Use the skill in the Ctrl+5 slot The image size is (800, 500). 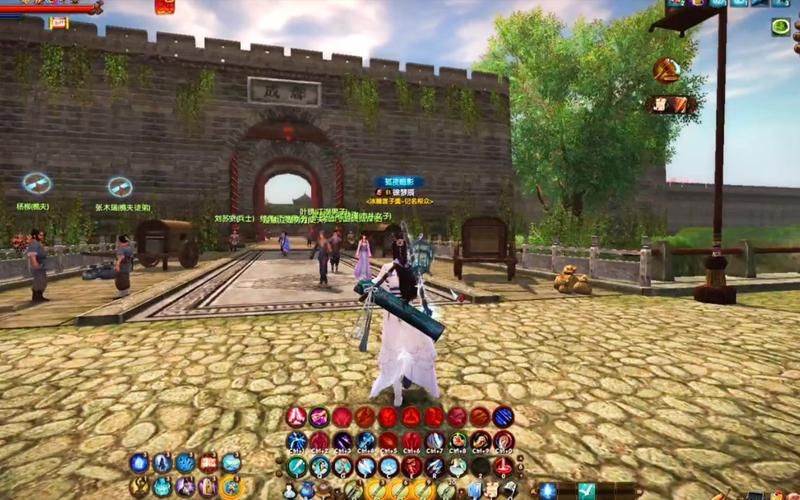(x=388, y=441)
